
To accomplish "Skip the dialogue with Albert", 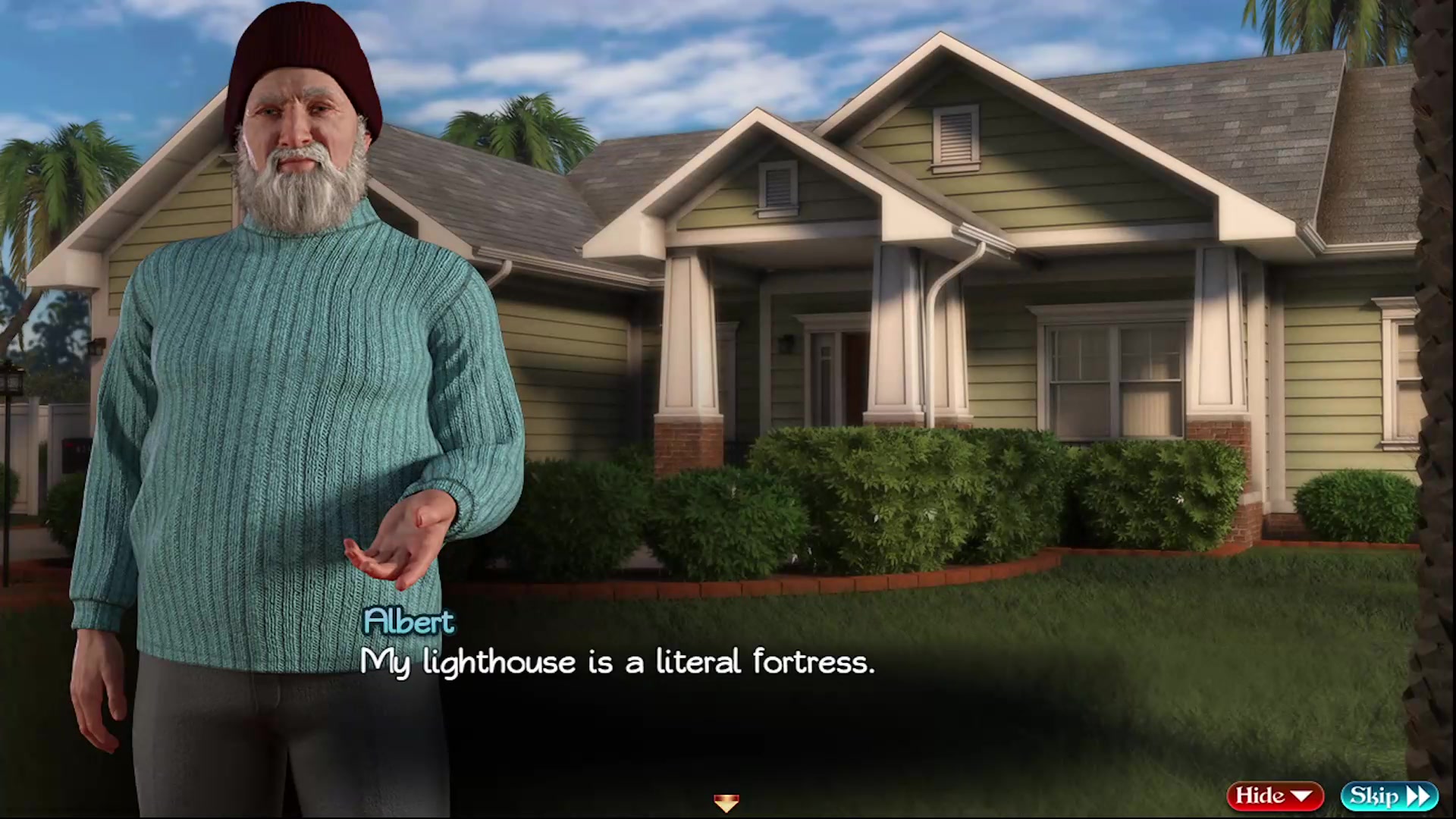I will [1389, 795].
